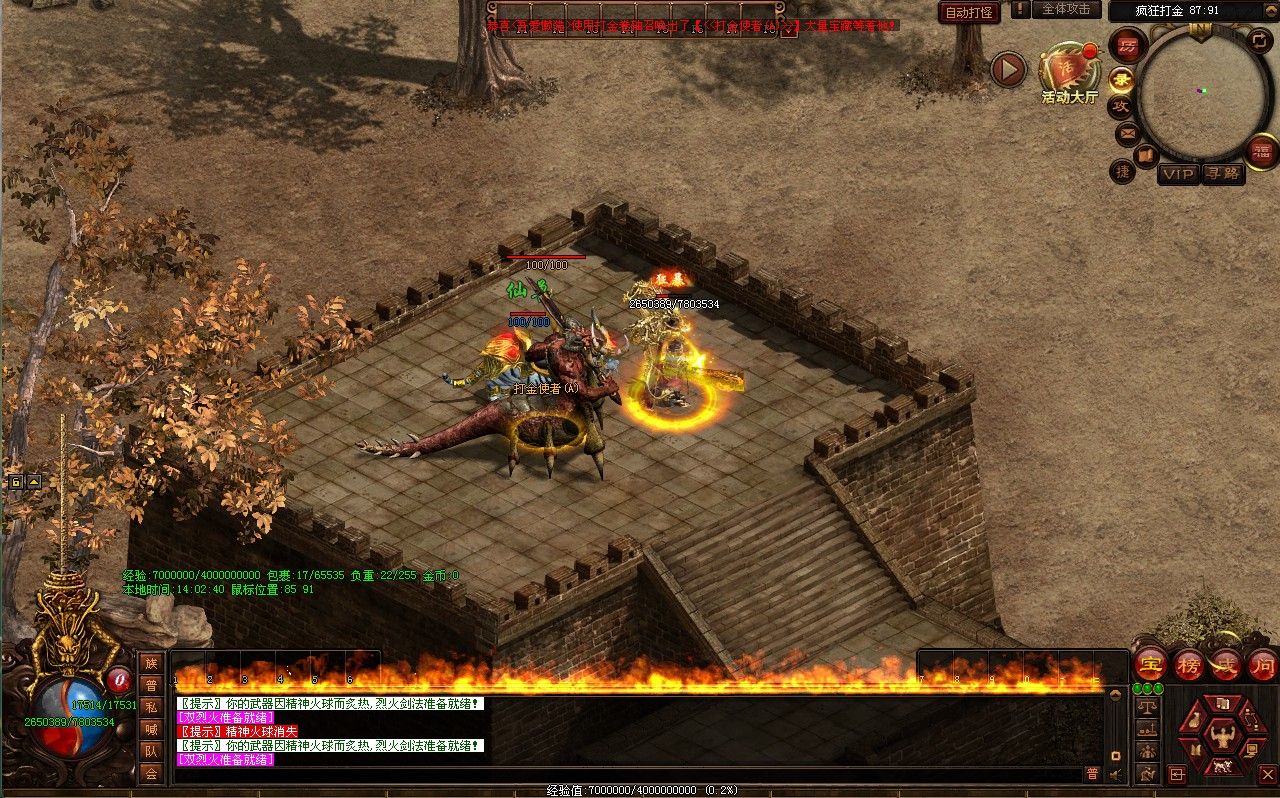Select the 私 private chat channel
Image resolution: width=1280 pixels, height=798 pixels.
(x=151, y=707)
